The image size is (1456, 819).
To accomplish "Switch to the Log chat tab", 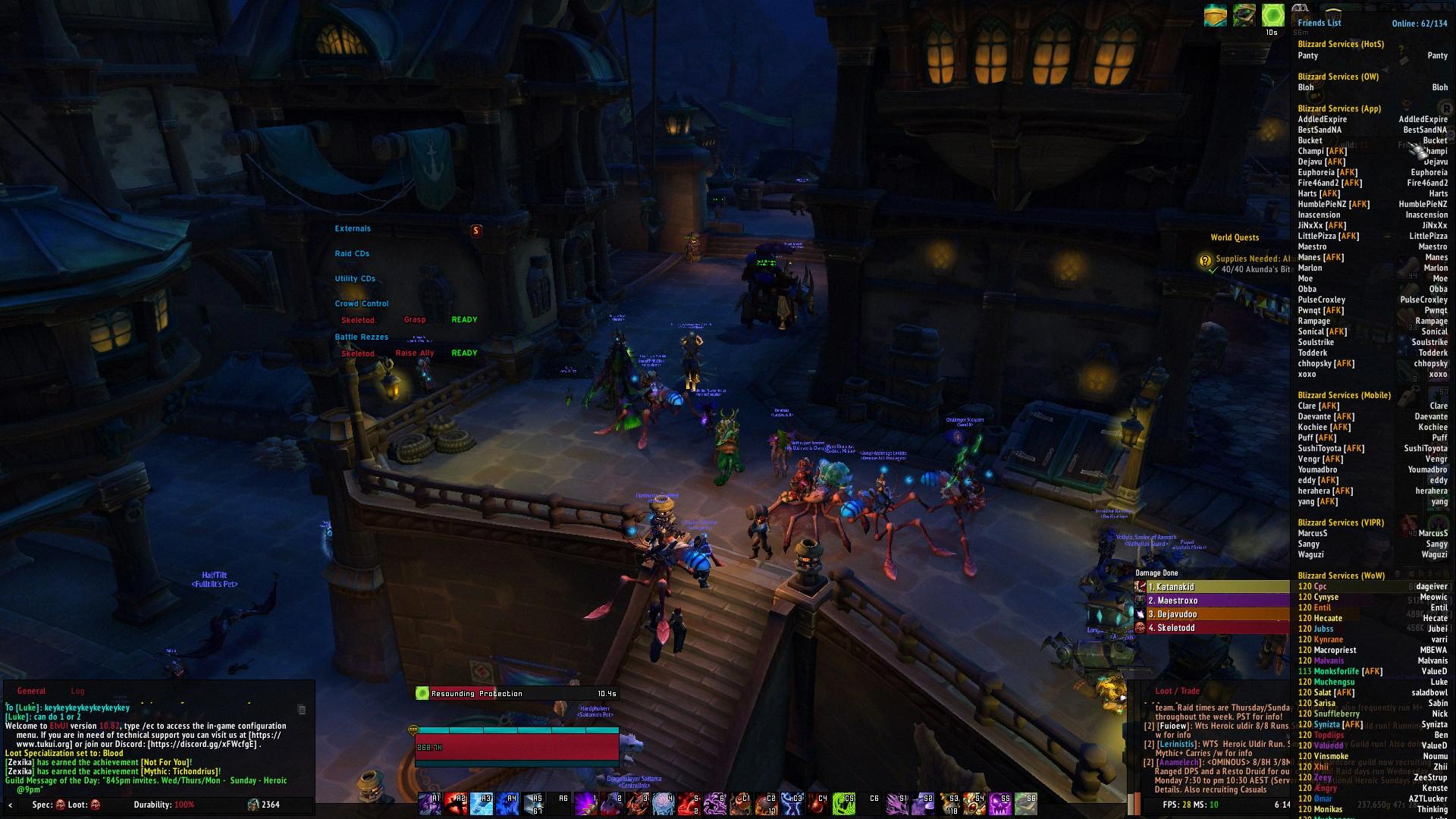I will point(77,690).
